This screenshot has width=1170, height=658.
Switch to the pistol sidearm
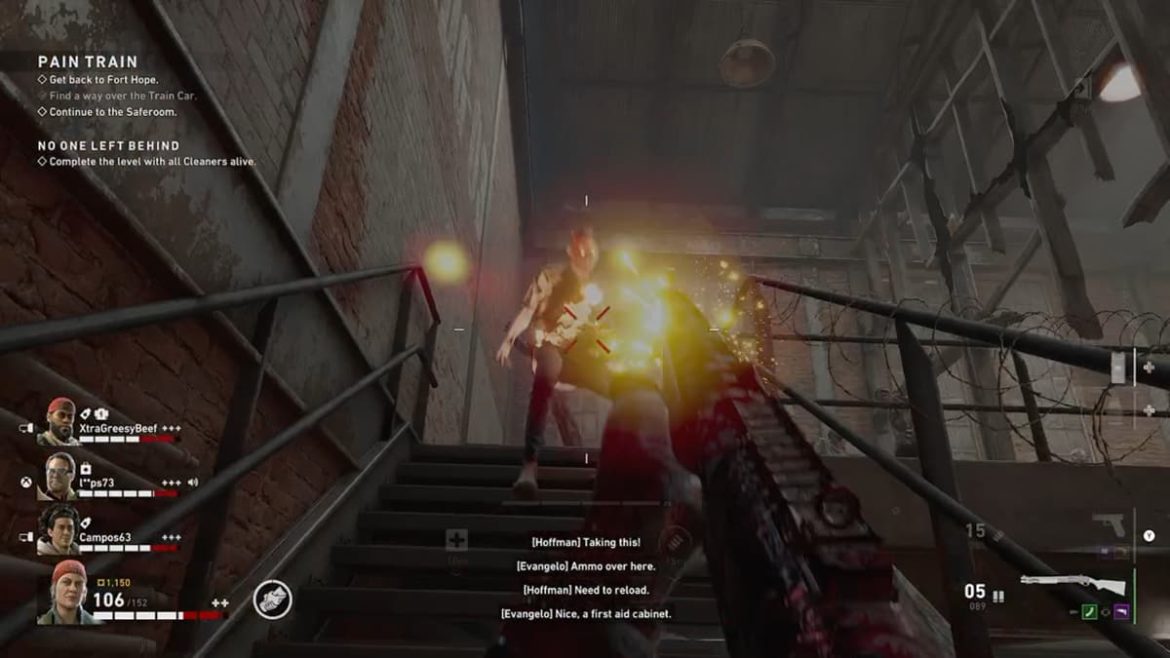click(x=1108, y=526)
